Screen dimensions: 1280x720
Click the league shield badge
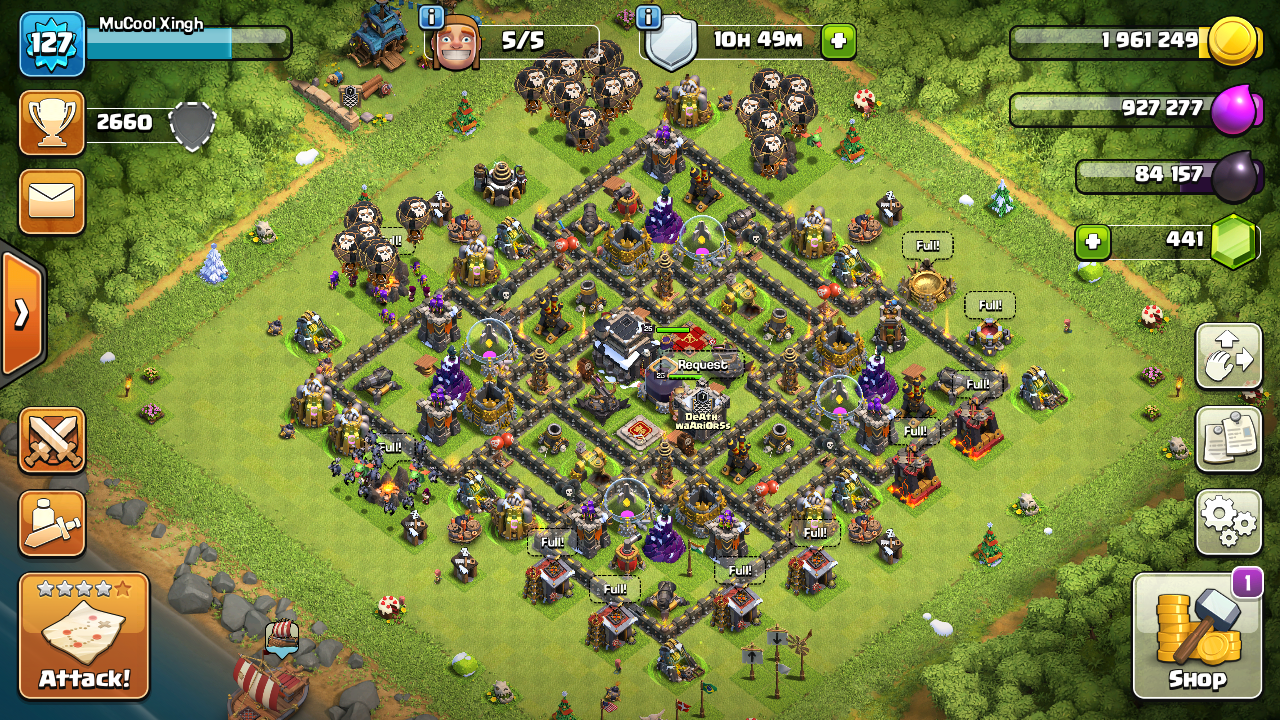[x=192, y=124]
